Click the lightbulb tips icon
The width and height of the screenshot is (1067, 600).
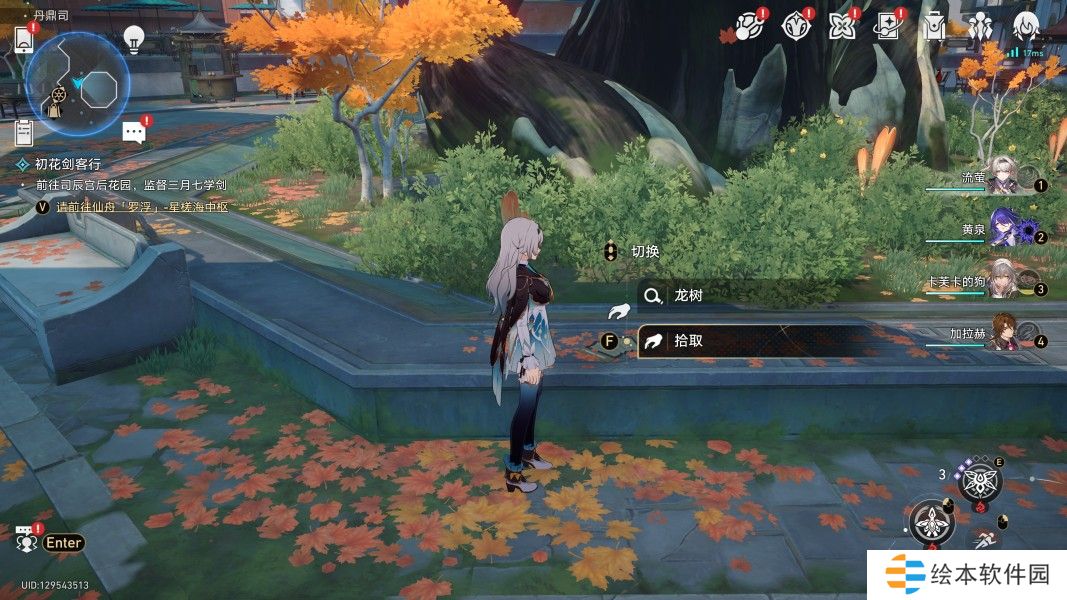point(133,40)
